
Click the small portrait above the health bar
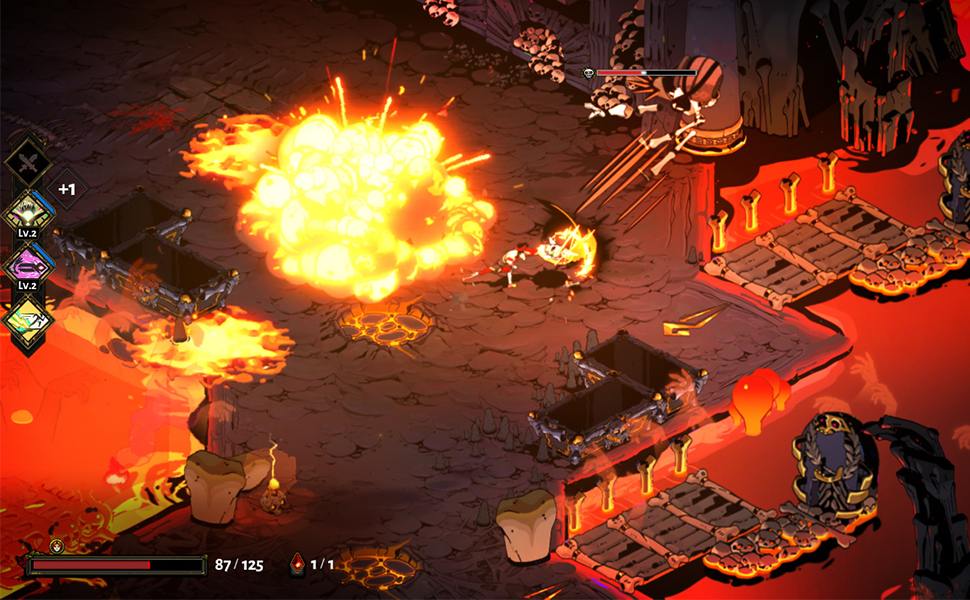tap(56, 546)
